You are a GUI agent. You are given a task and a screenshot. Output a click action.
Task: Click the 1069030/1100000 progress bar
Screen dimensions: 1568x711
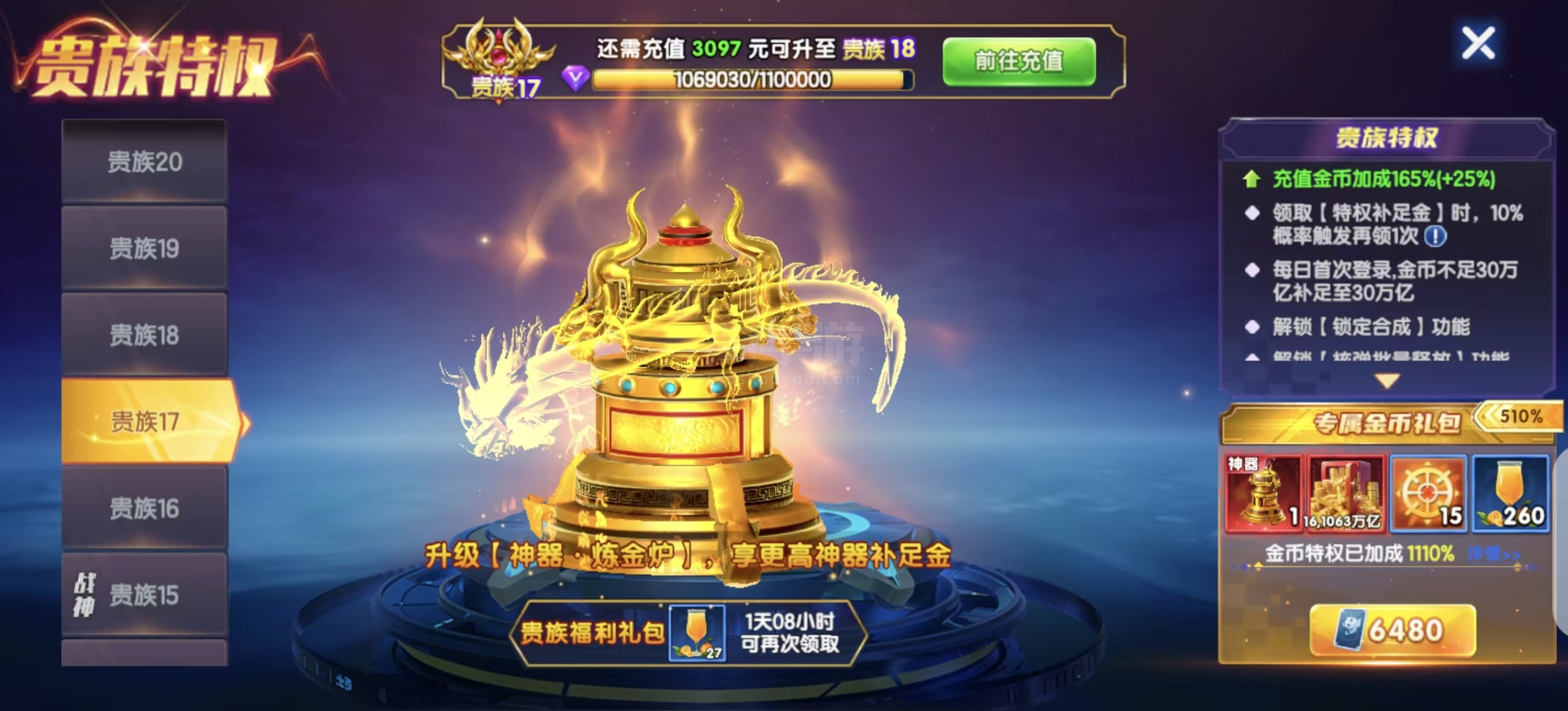(x=752, y=79)
